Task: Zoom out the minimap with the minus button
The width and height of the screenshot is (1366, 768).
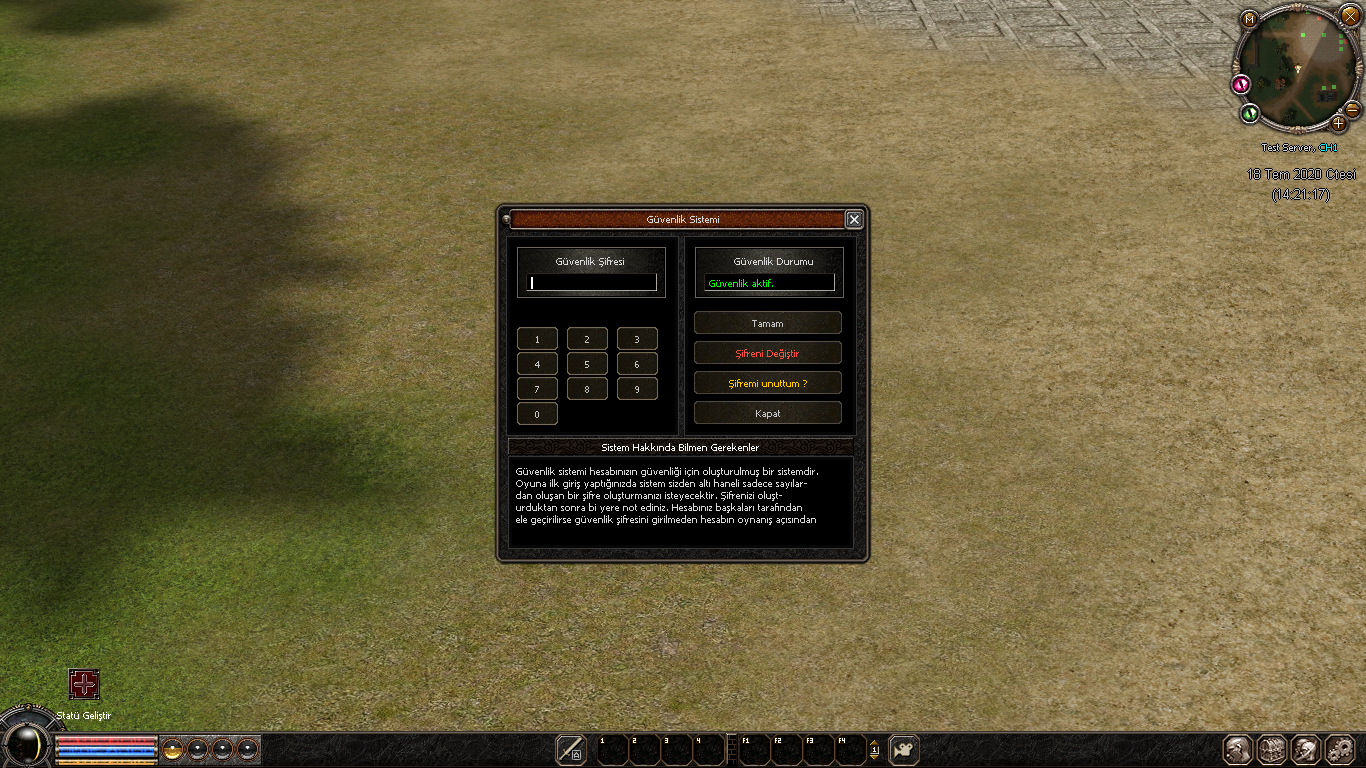Action: click(x=1352, y=109)
